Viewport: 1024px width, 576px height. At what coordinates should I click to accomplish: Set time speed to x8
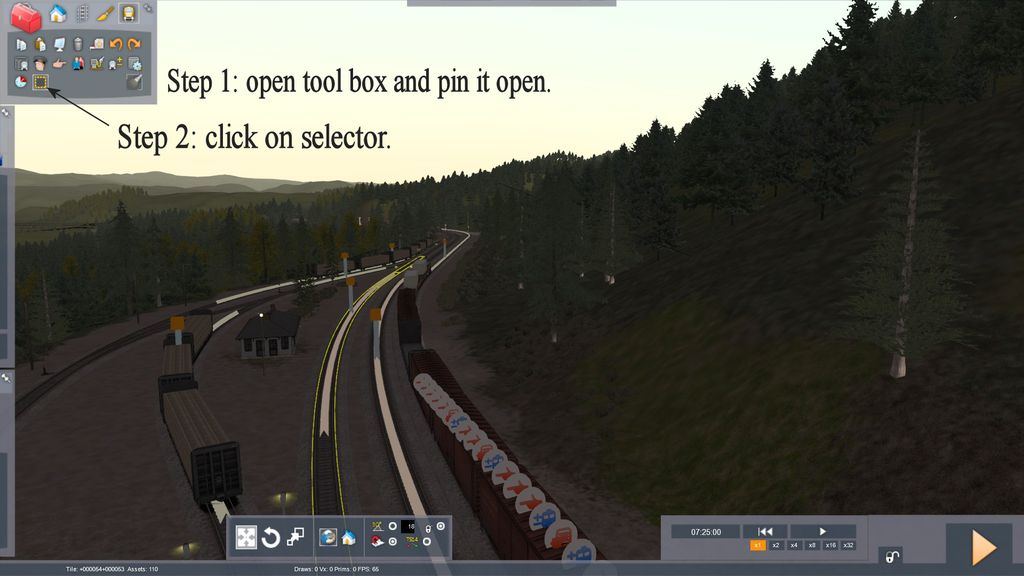point(812,545)
